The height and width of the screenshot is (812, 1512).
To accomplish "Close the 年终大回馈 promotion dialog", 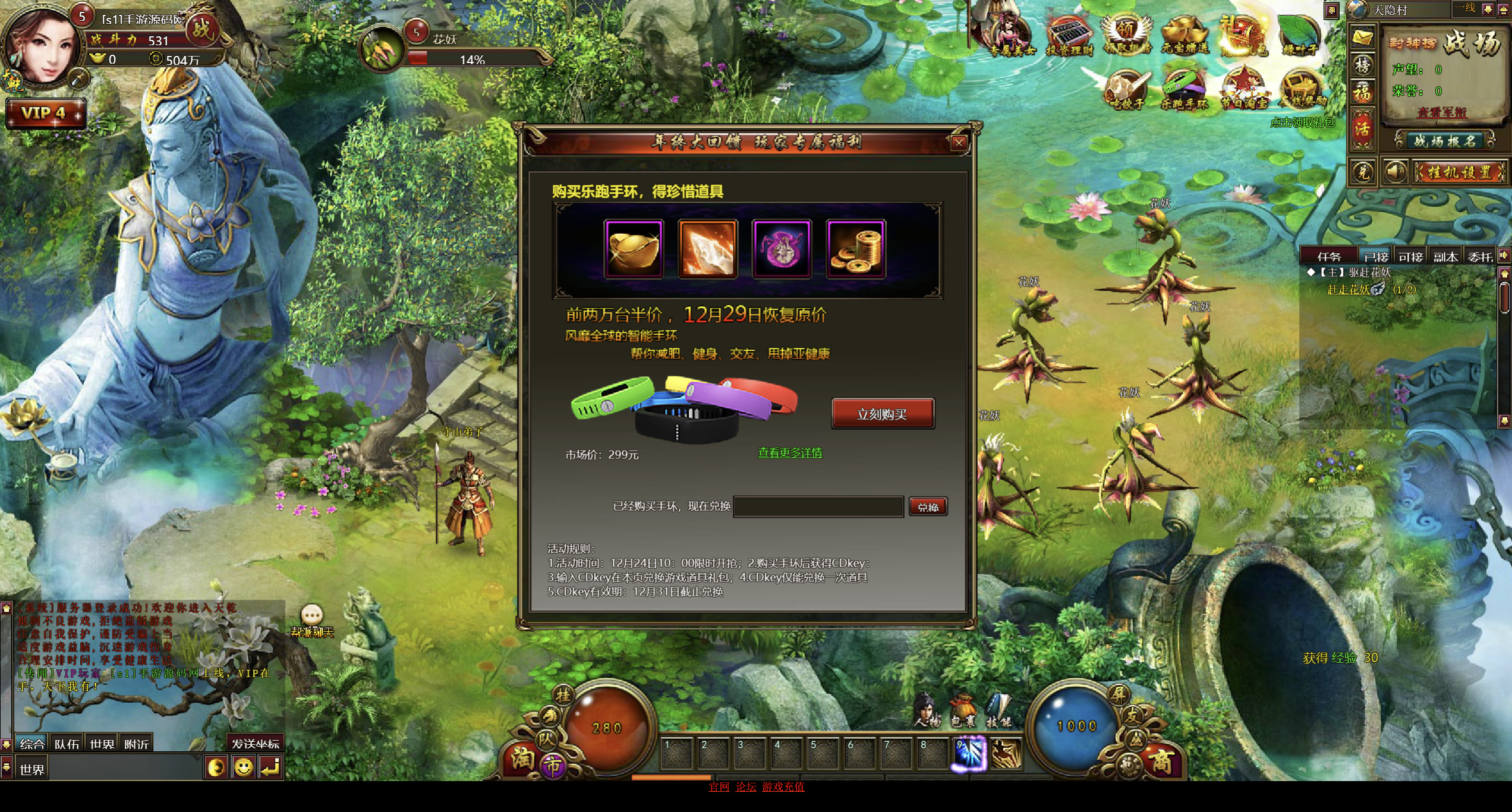I will click(959, 143).
